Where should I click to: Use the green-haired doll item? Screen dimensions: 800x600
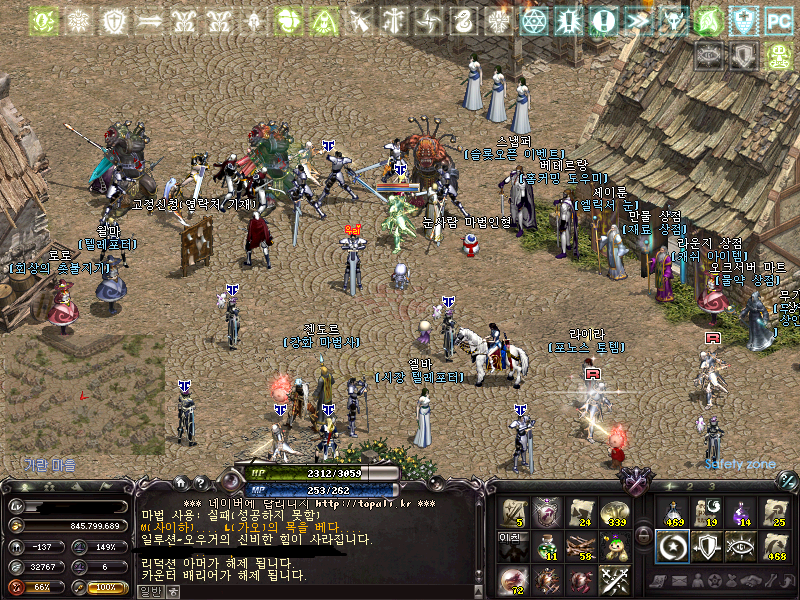click(615, 546)
